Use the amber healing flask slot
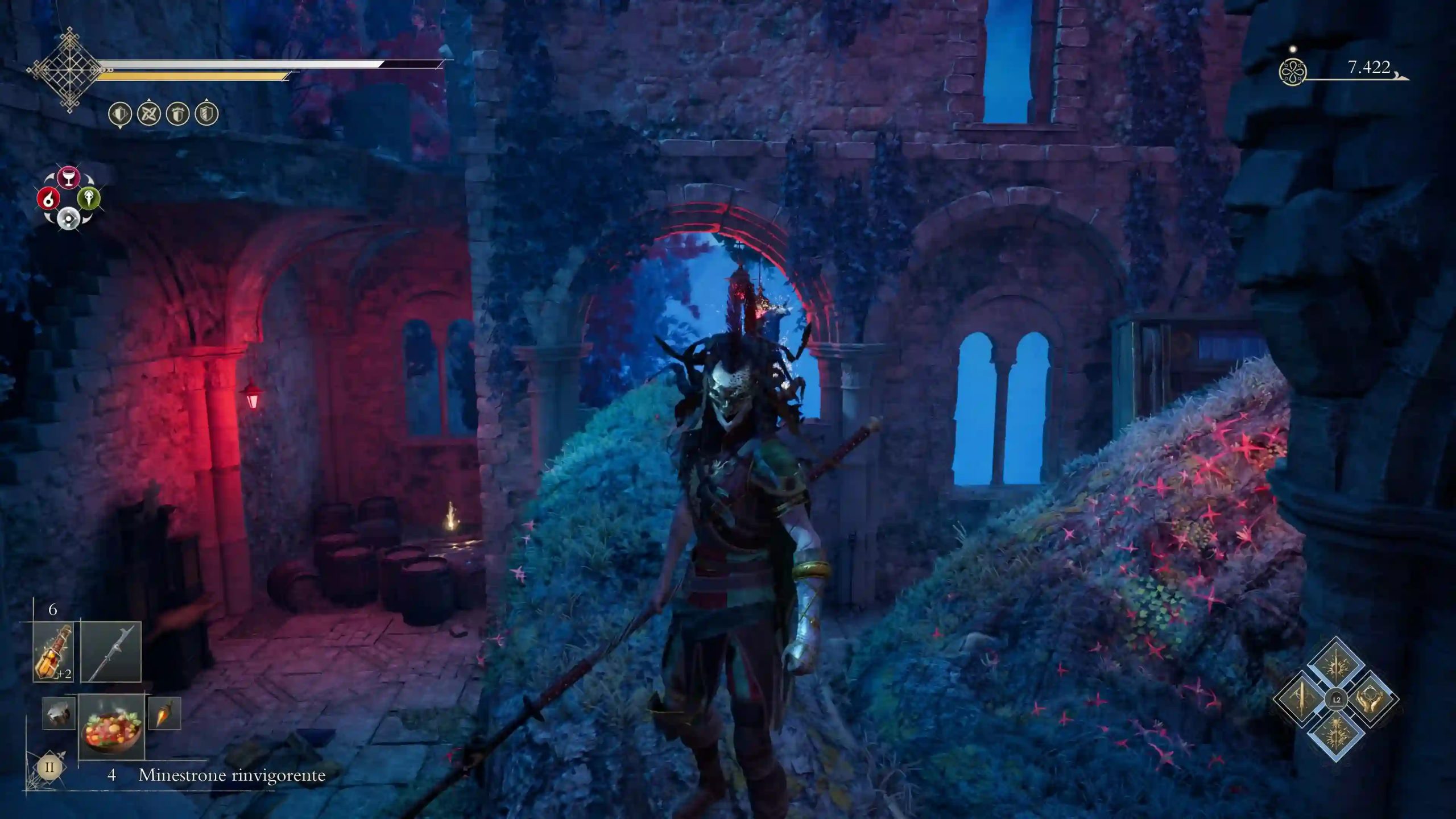This screenshot has width=1456, height=819. point(53,652)
